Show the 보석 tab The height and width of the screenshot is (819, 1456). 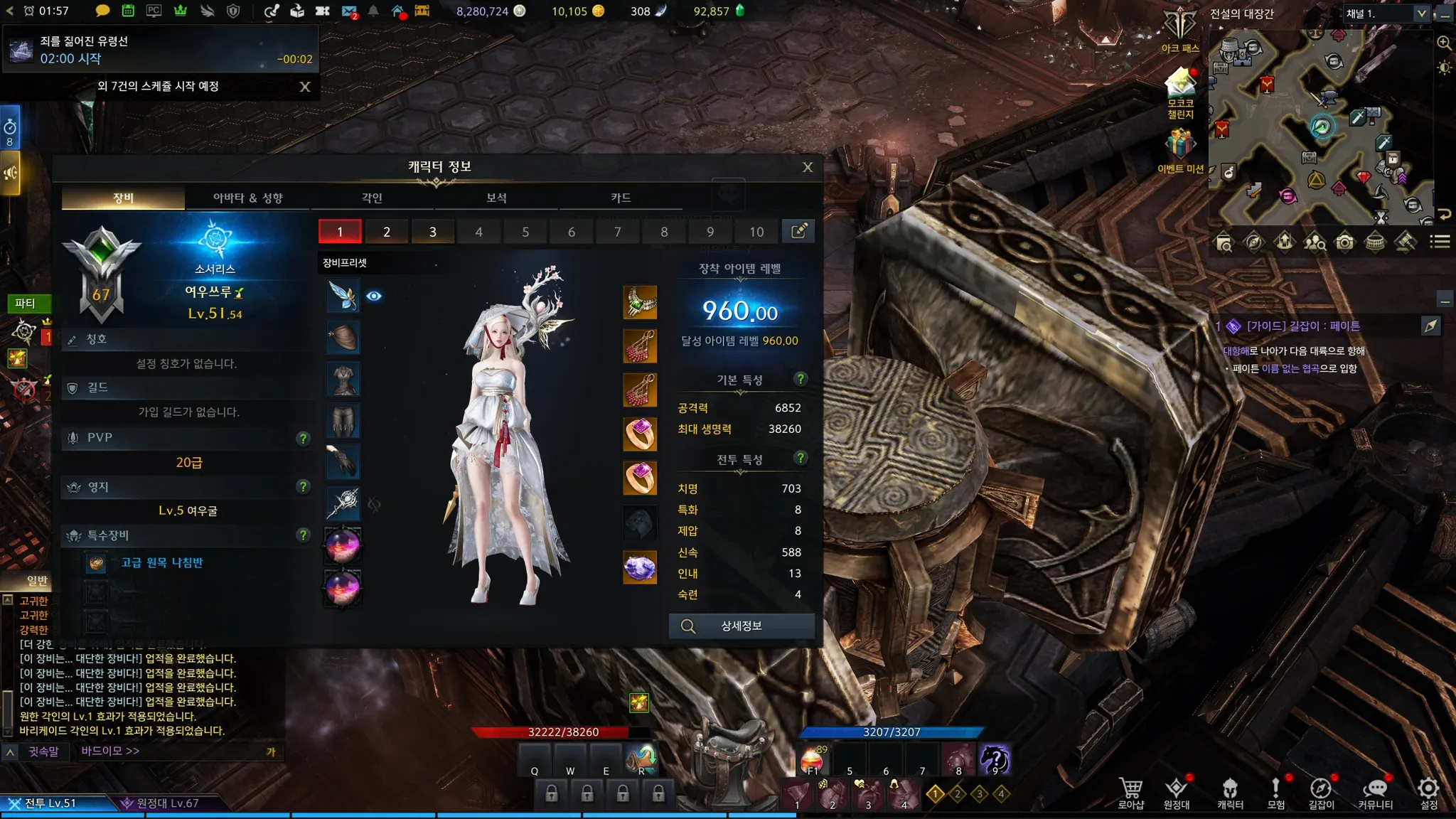click(496, 198)
